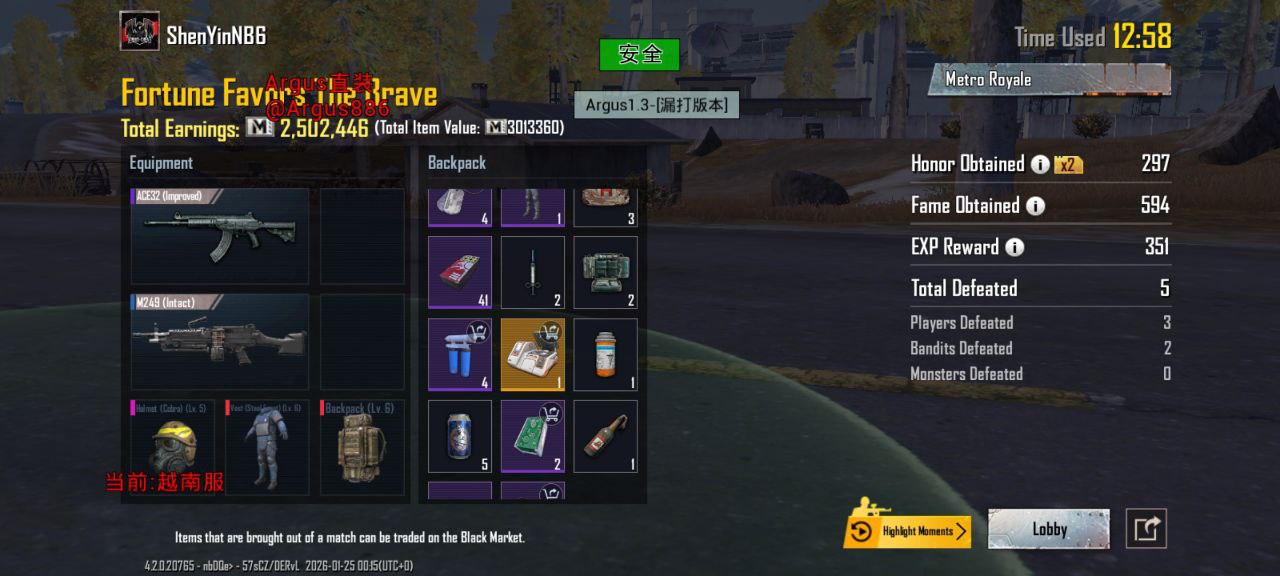Click the green 安全 overlay button
Screen dimensions: 1280x576
(x=639, y=54)
